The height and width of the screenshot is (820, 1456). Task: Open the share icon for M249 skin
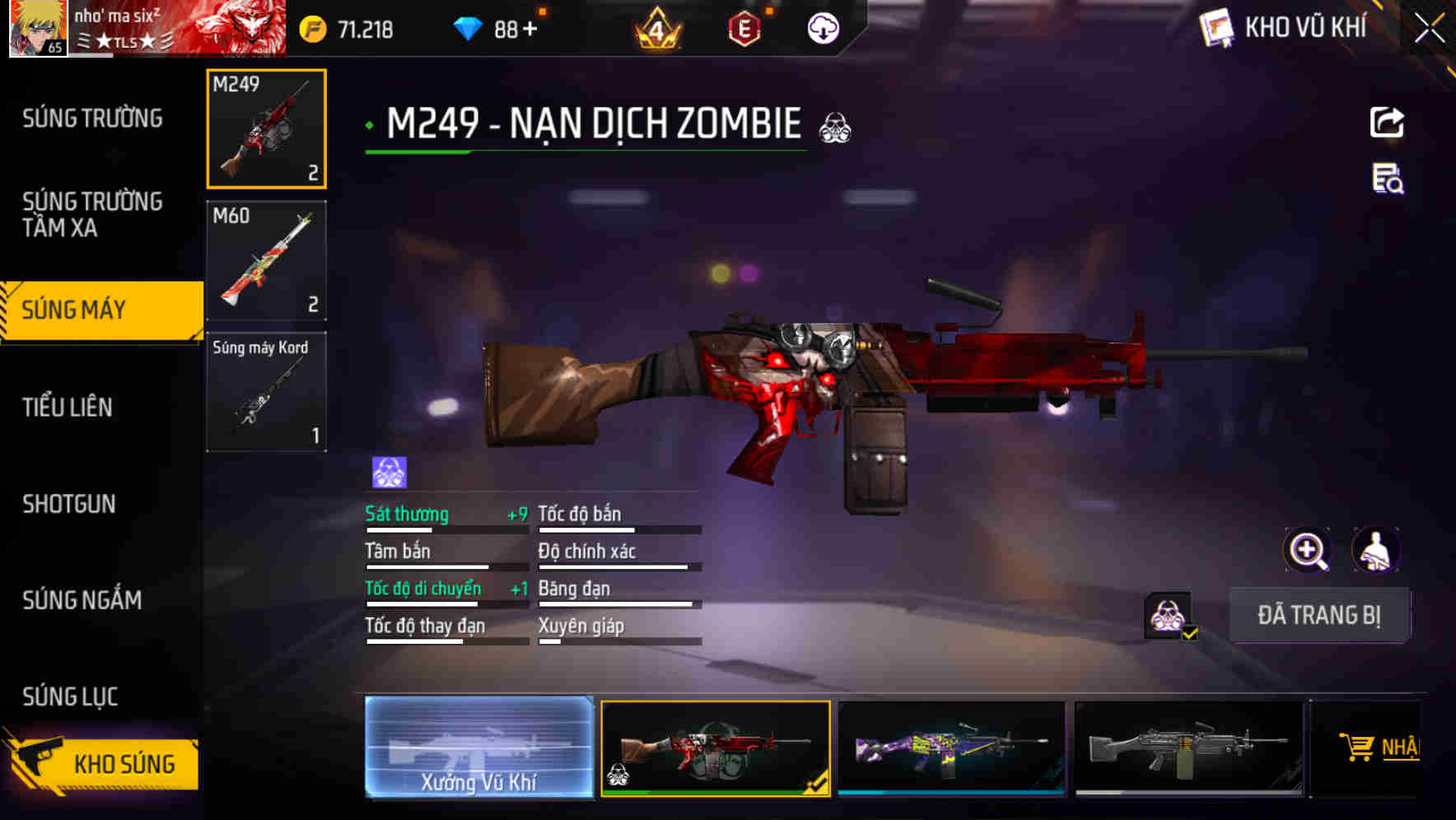tap(1388, 122)
